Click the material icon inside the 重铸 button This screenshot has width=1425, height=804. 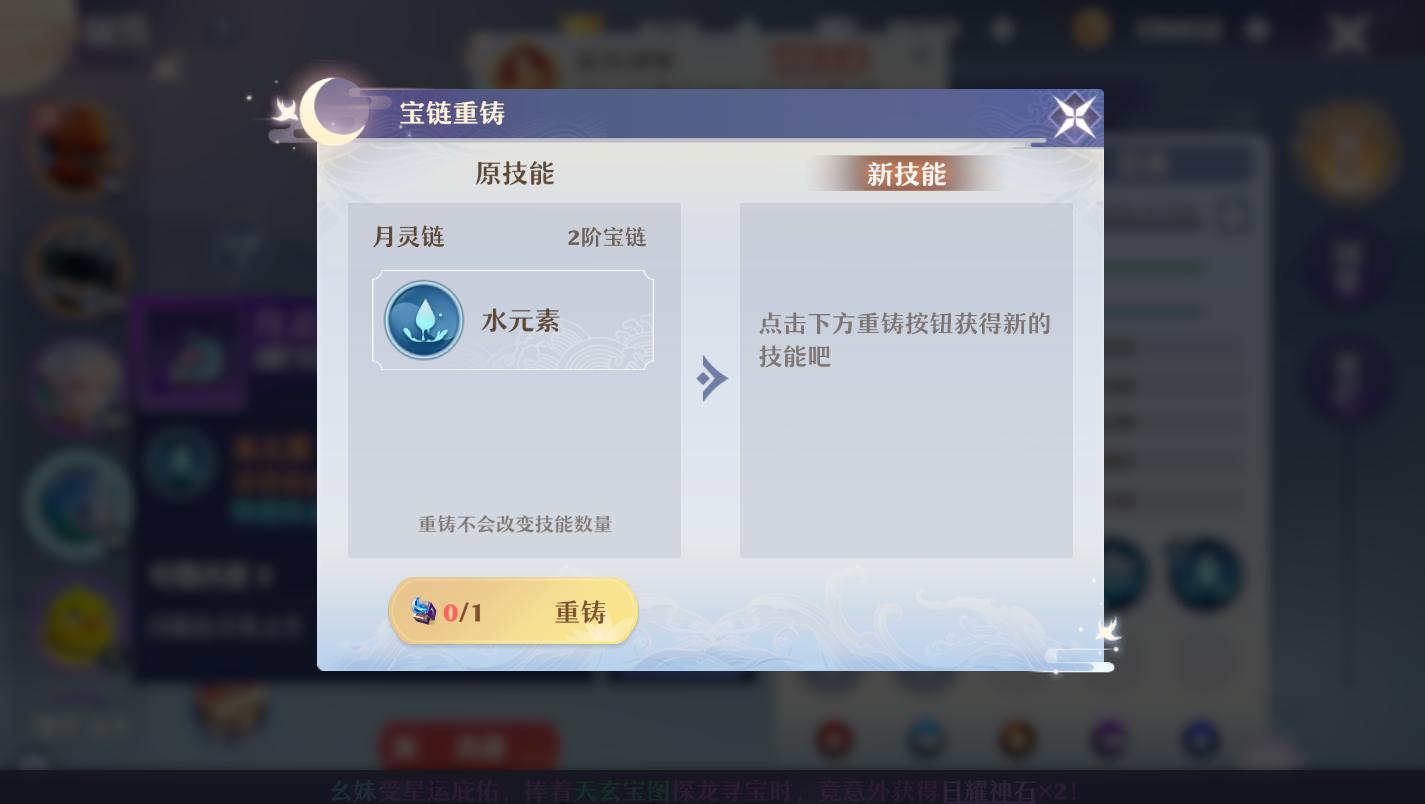[x=425, y=612]
